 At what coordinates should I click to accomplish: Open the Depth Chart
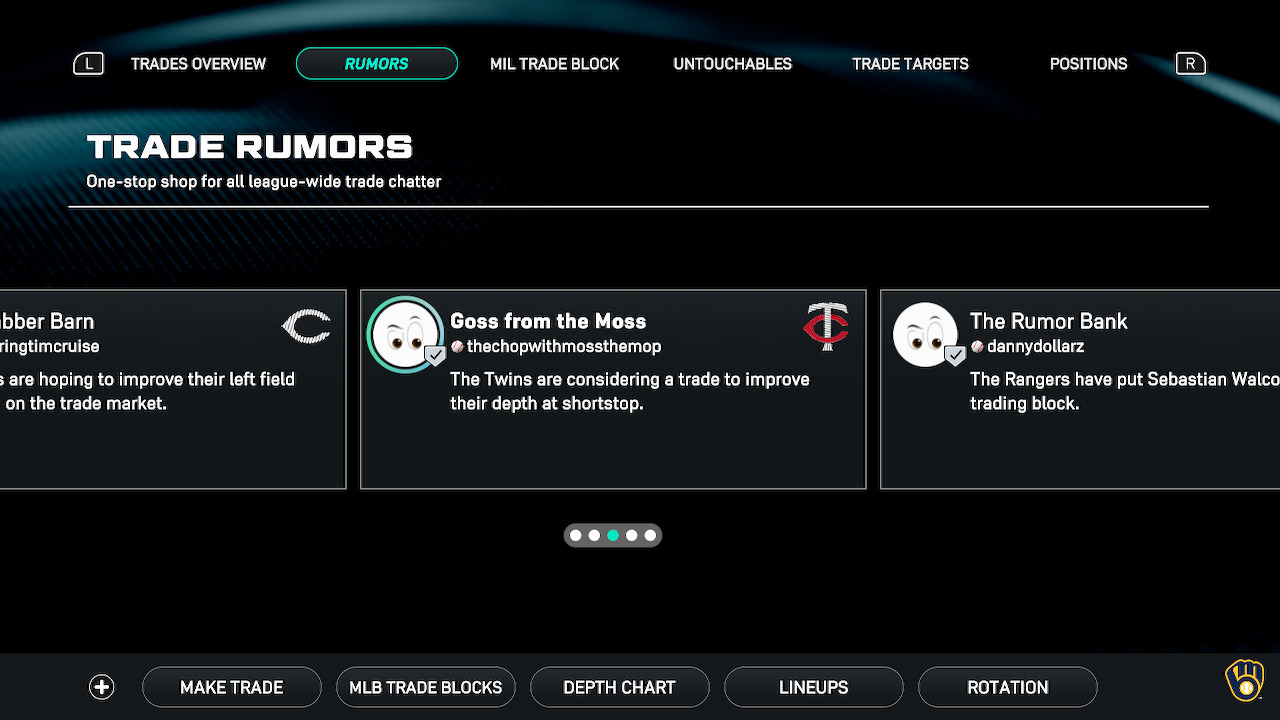(619, 687)
